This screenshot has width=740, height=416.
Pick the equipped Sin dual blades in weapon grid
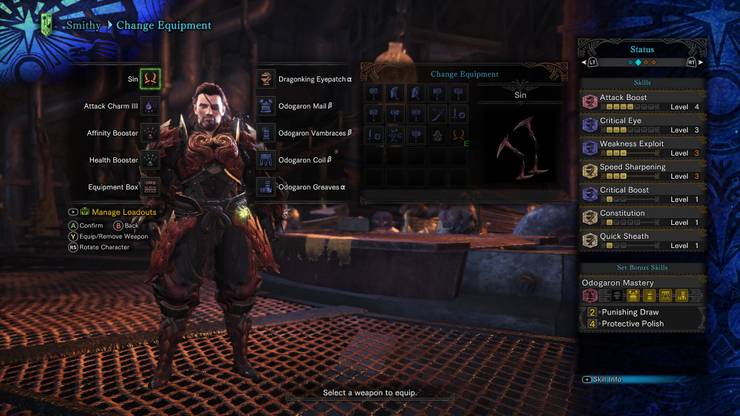pyautogui.click(x=458, y=134)
